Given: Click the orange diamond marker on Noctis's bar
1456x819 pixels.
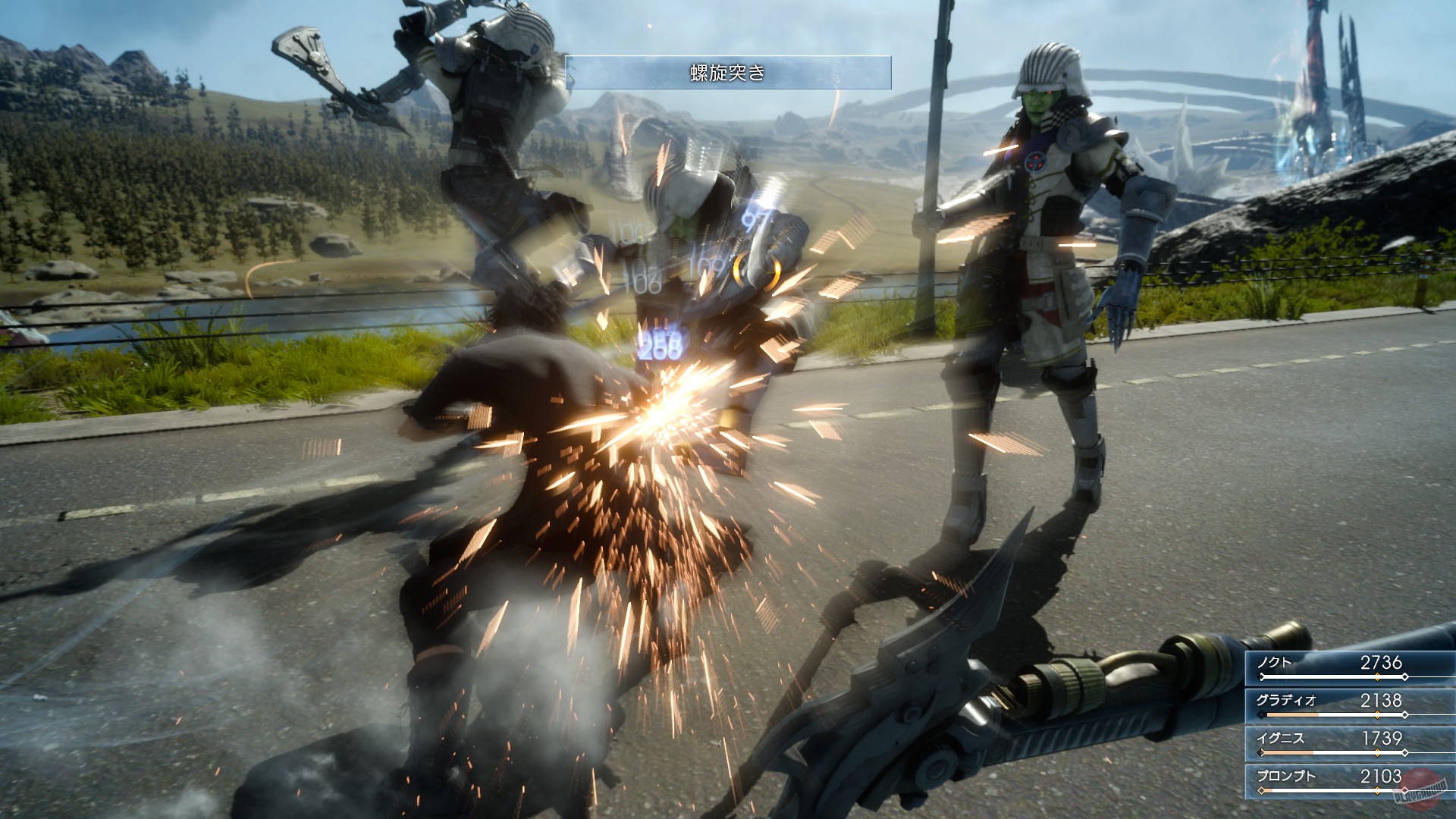Looking at the screenshot, I should point(1377,676).
